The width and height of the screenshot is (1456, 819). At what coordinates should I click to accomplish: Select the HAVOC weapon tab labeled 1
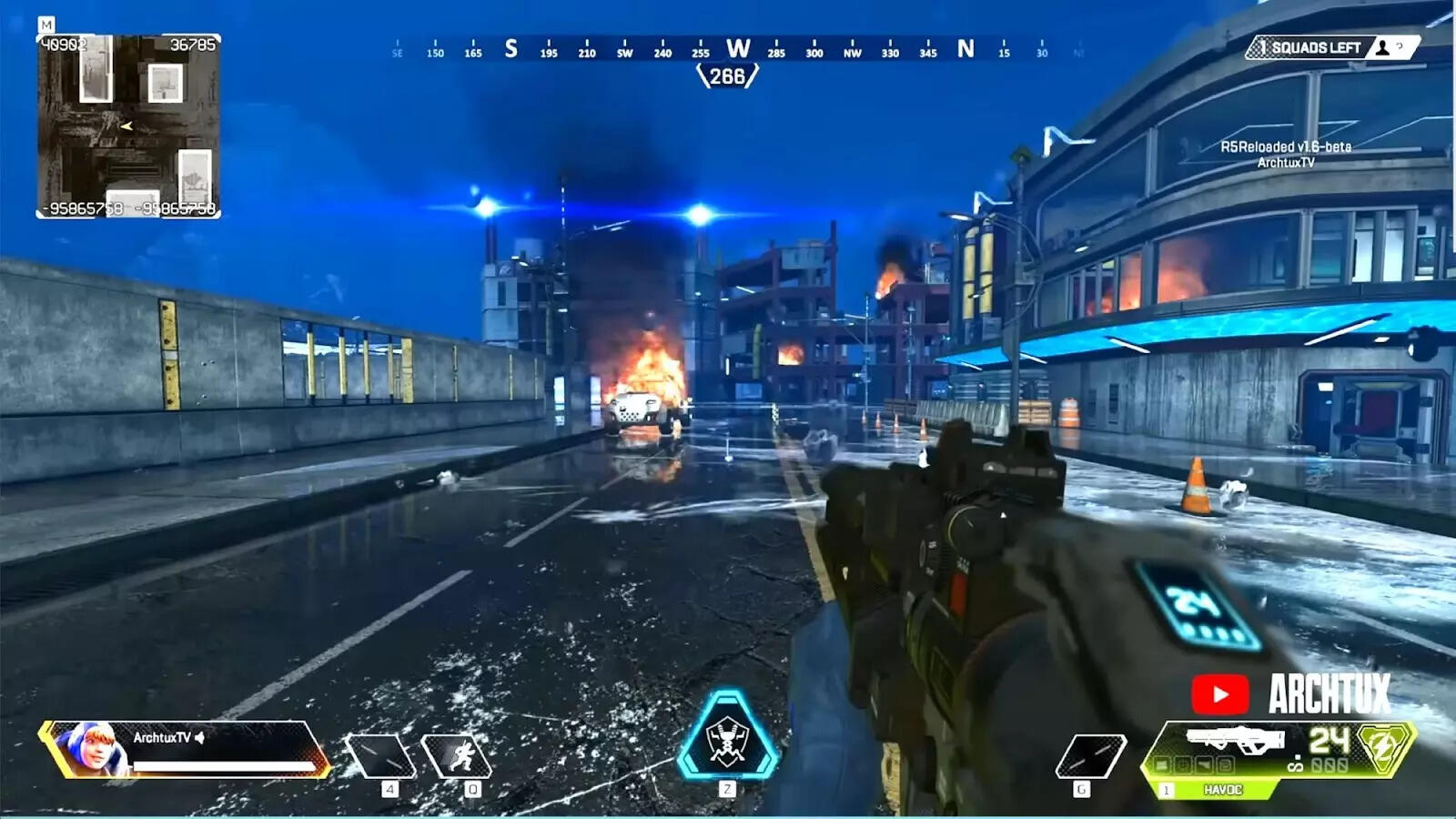(1167, 790)
